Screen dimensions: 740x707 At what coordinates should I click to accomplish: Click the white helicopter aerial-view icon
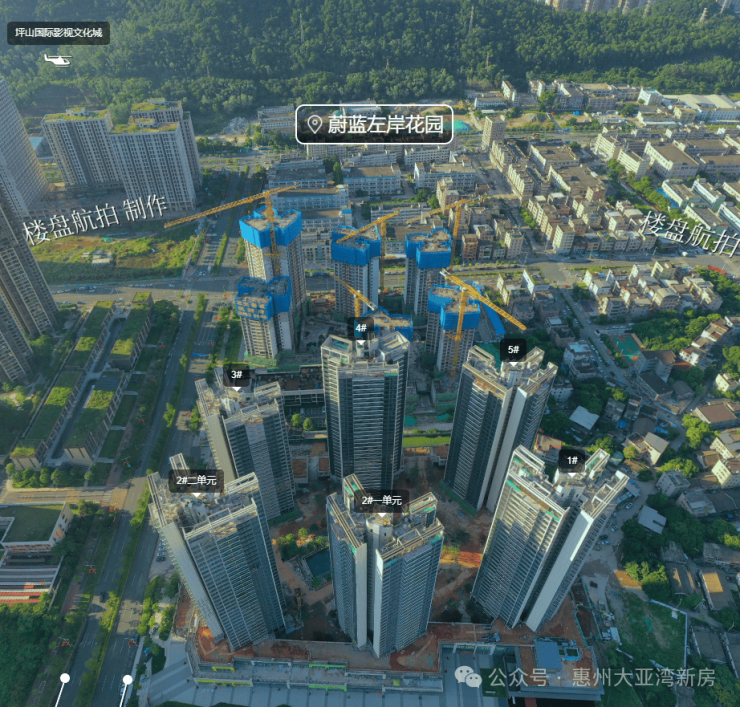(58, 60)
